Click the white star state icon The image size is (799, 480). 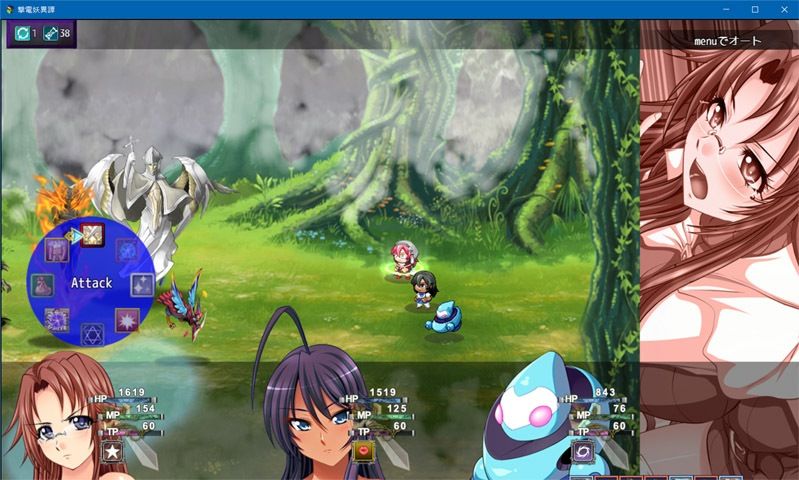point(111,452)
